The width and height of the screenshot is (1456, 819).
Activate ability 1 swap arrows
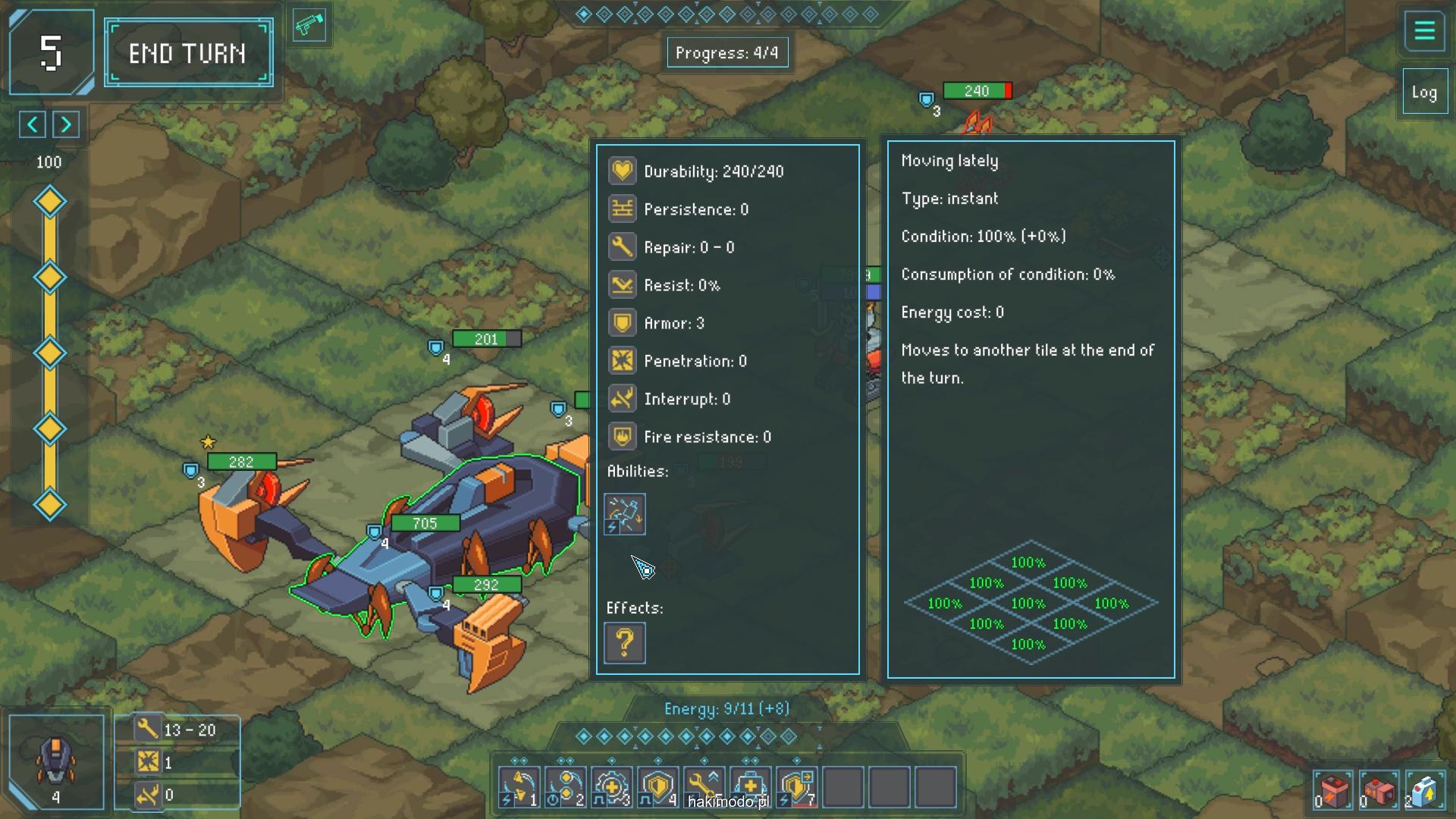coord(519,787)
